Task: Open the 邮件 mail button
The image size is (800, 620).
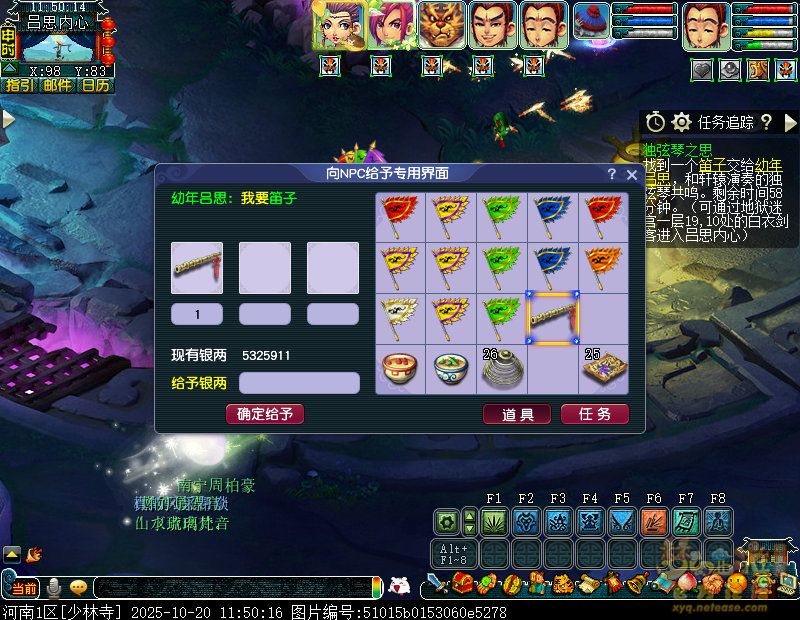Action: (x=57, y=86)
